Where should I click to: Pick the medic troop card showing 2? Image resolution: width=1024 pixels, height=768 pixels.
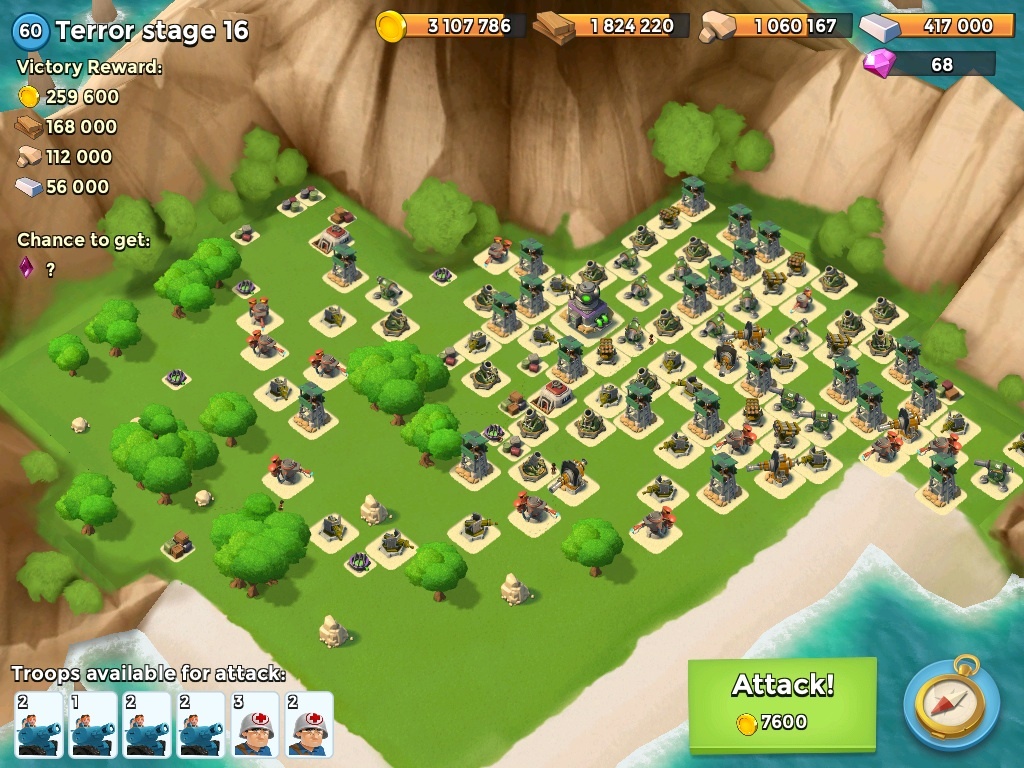click(x=309, y=724)
